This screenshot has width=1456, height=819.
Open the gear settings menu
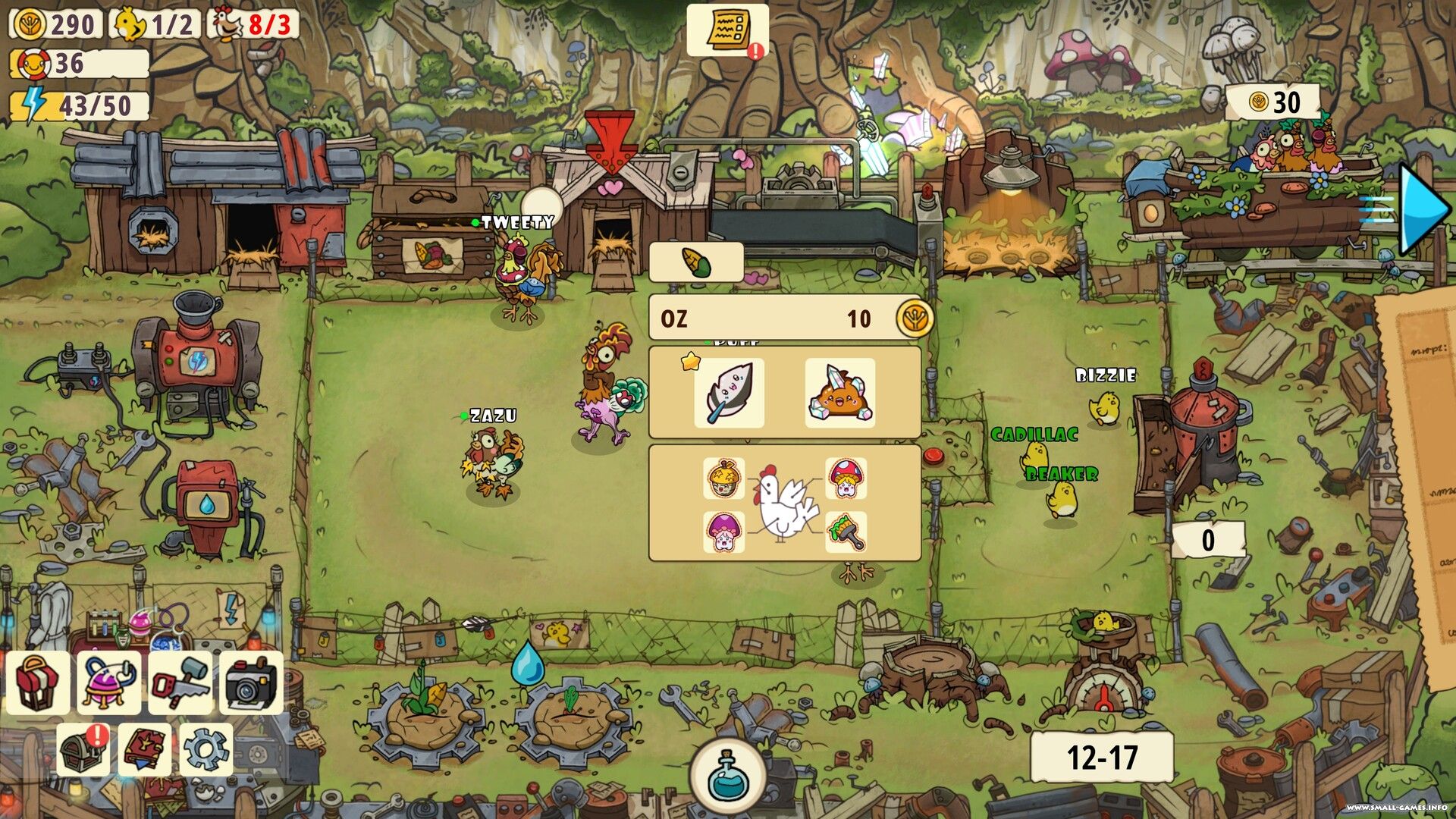click(206, 749)
